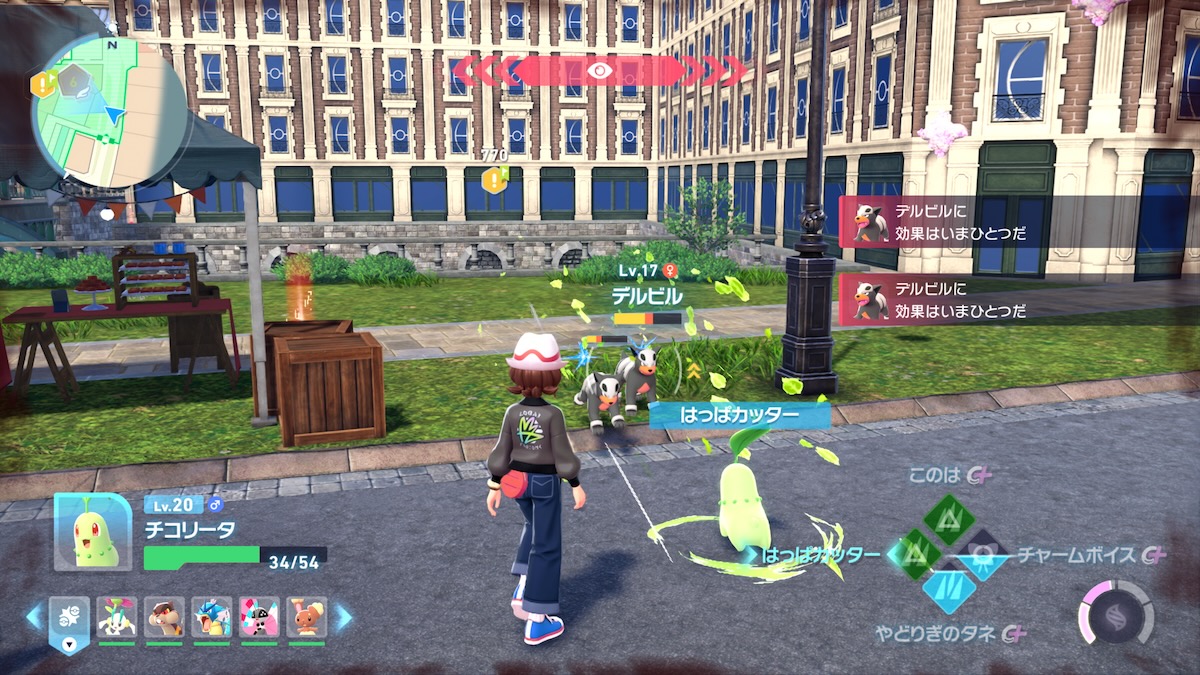
Task: Choose the チャームボイス move diamond
Action: 982,554
